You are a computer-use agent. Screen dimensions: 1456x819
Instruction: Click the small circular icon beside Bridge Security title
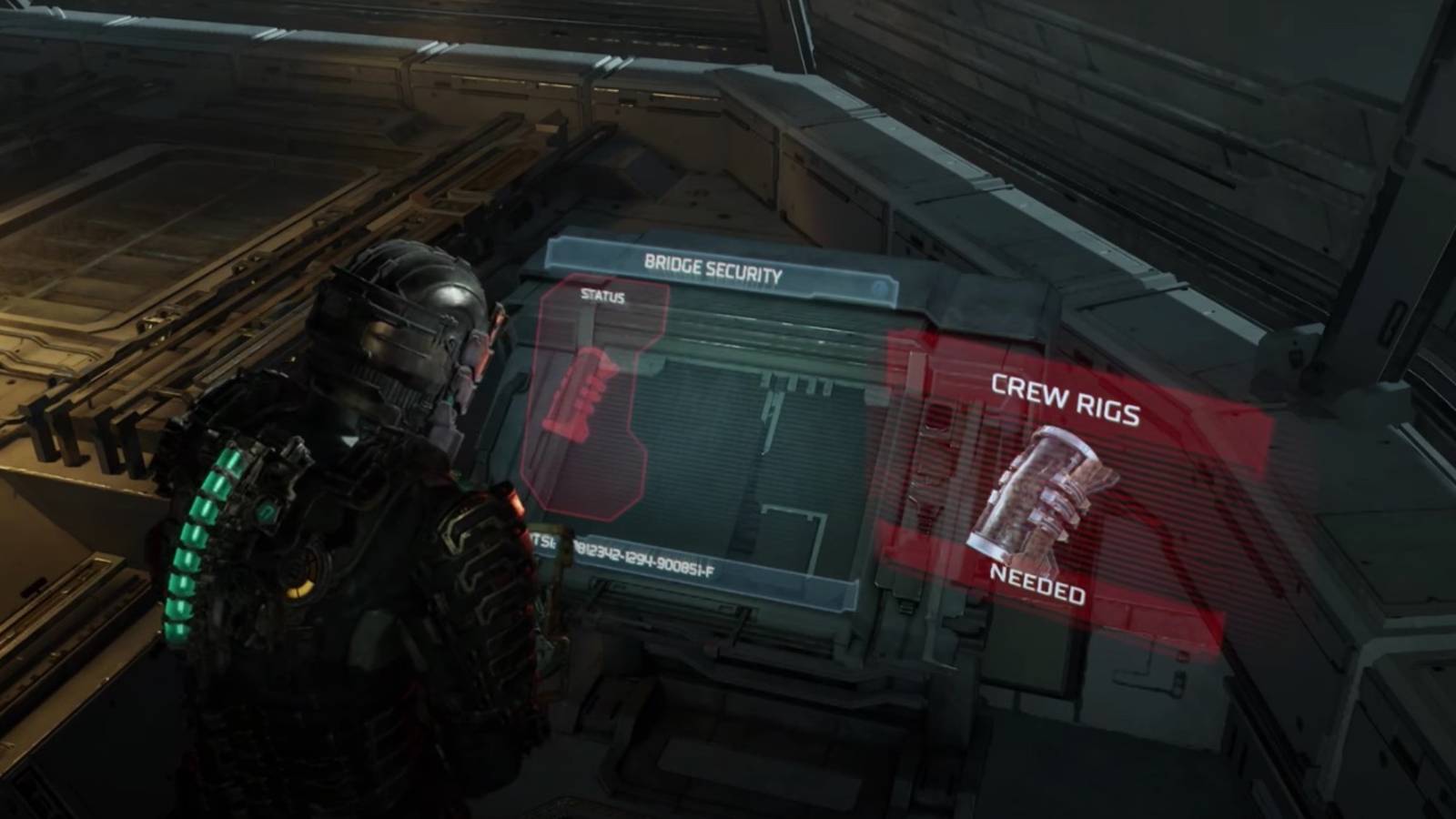pyautogui.click(x=878, y=288)
